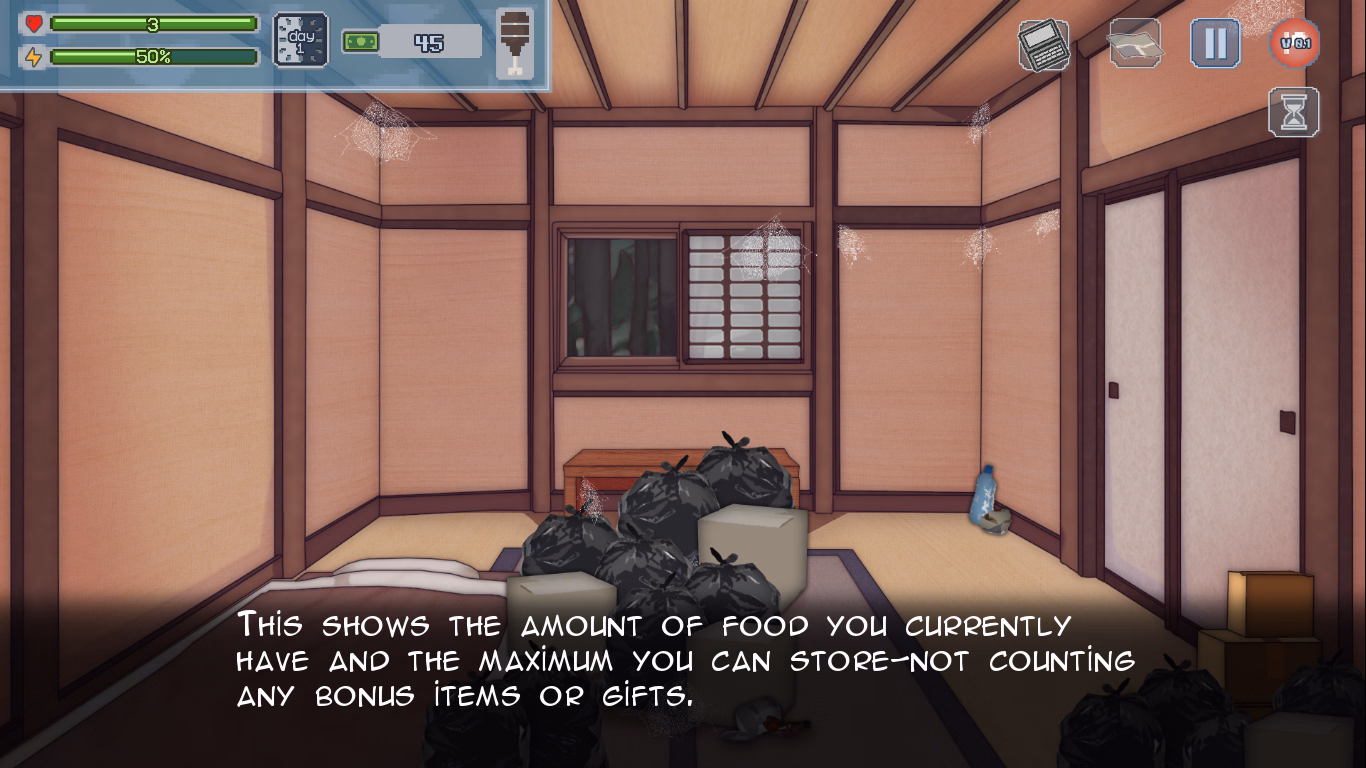
Task: Show the folded map
Action: click(1134, 44)
